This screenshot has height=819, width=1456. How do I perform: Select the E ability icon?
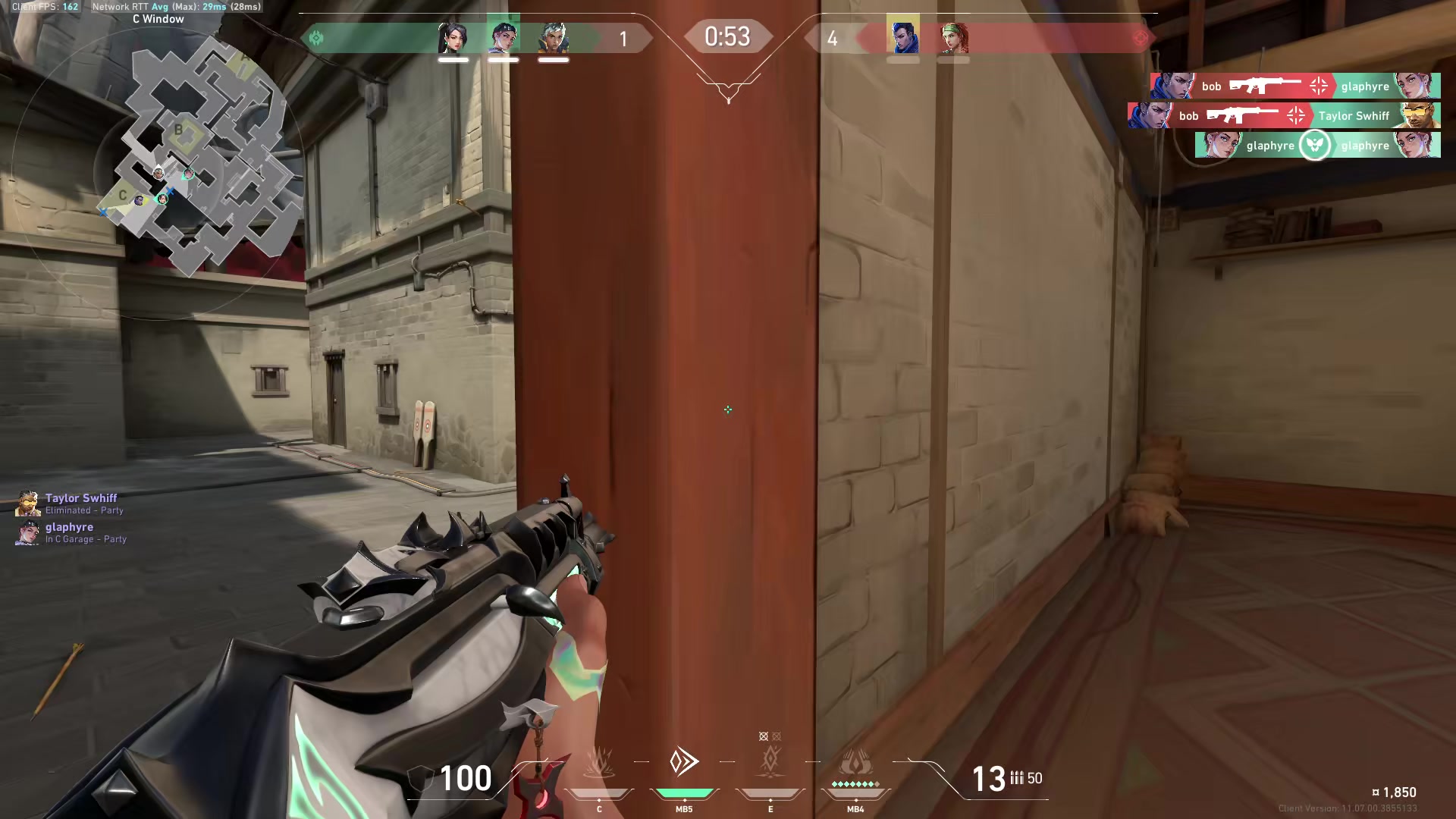[770, 762]
